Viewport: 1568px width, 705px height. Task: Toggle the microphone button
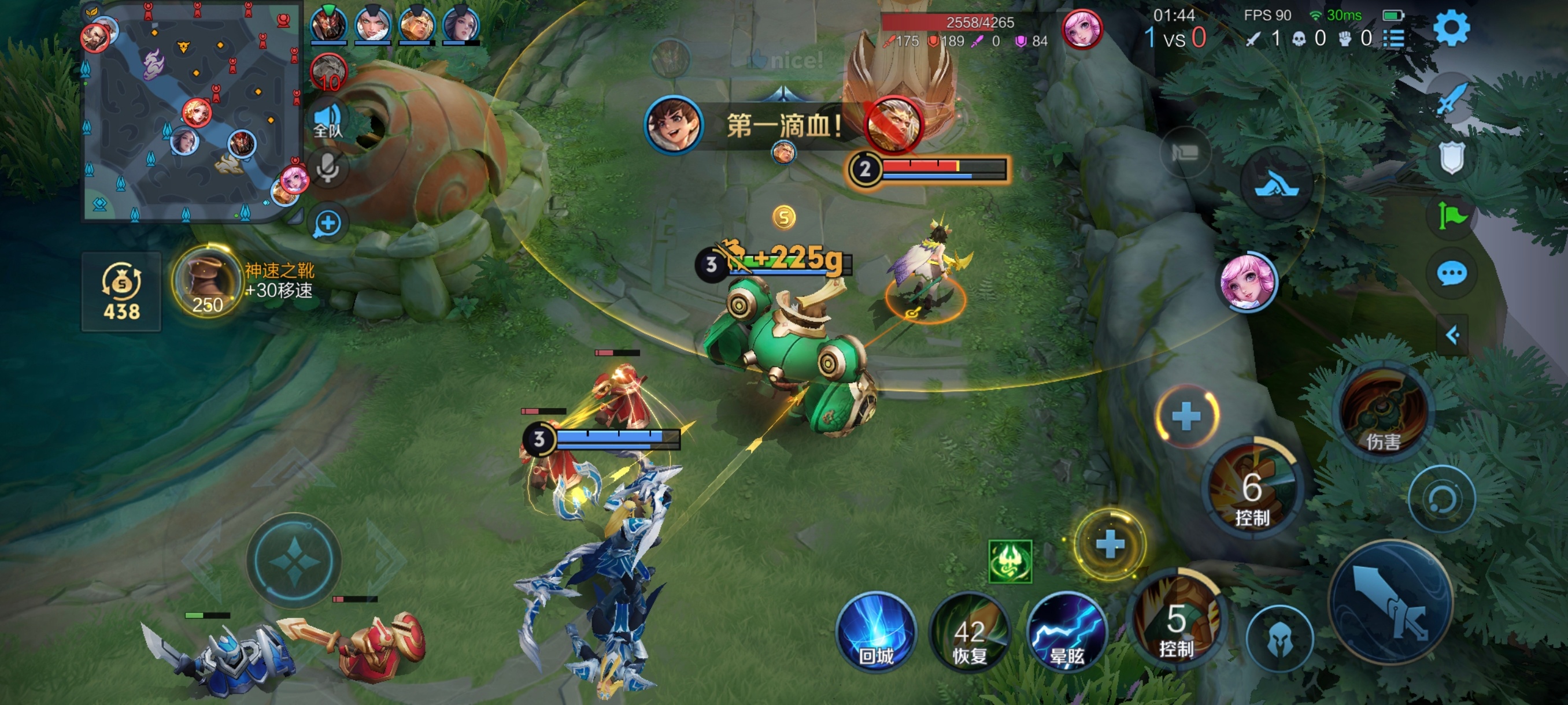click(328, 167)
